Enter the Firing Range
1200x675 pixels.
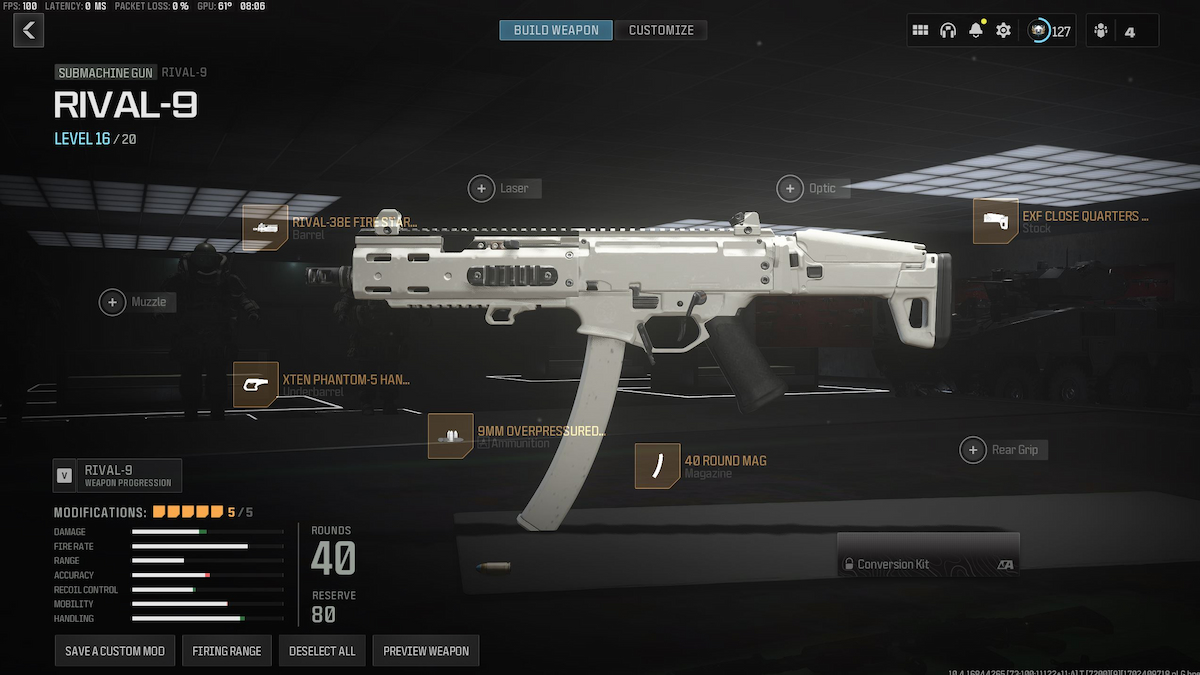[x=227, y=651]
